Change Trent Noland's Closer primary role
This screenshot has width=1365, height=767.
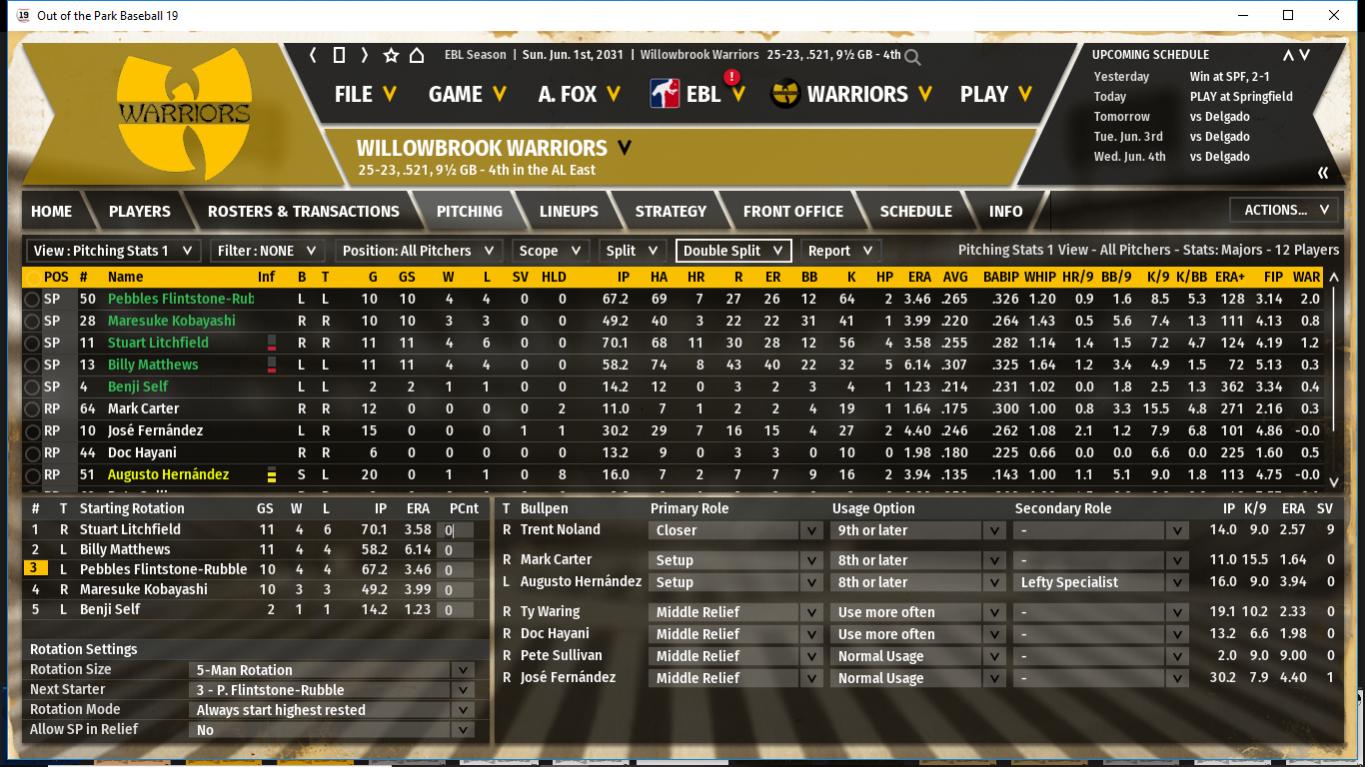click(737, 531)
